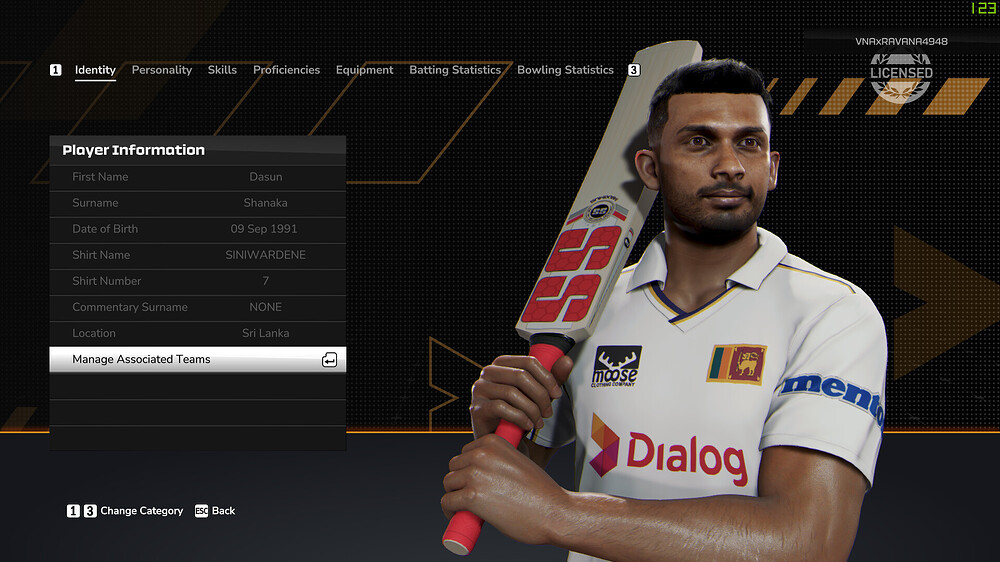Screen dimensions: 1000x562
Task: Open the Personality tab
Action: click(x=161, y=70)
